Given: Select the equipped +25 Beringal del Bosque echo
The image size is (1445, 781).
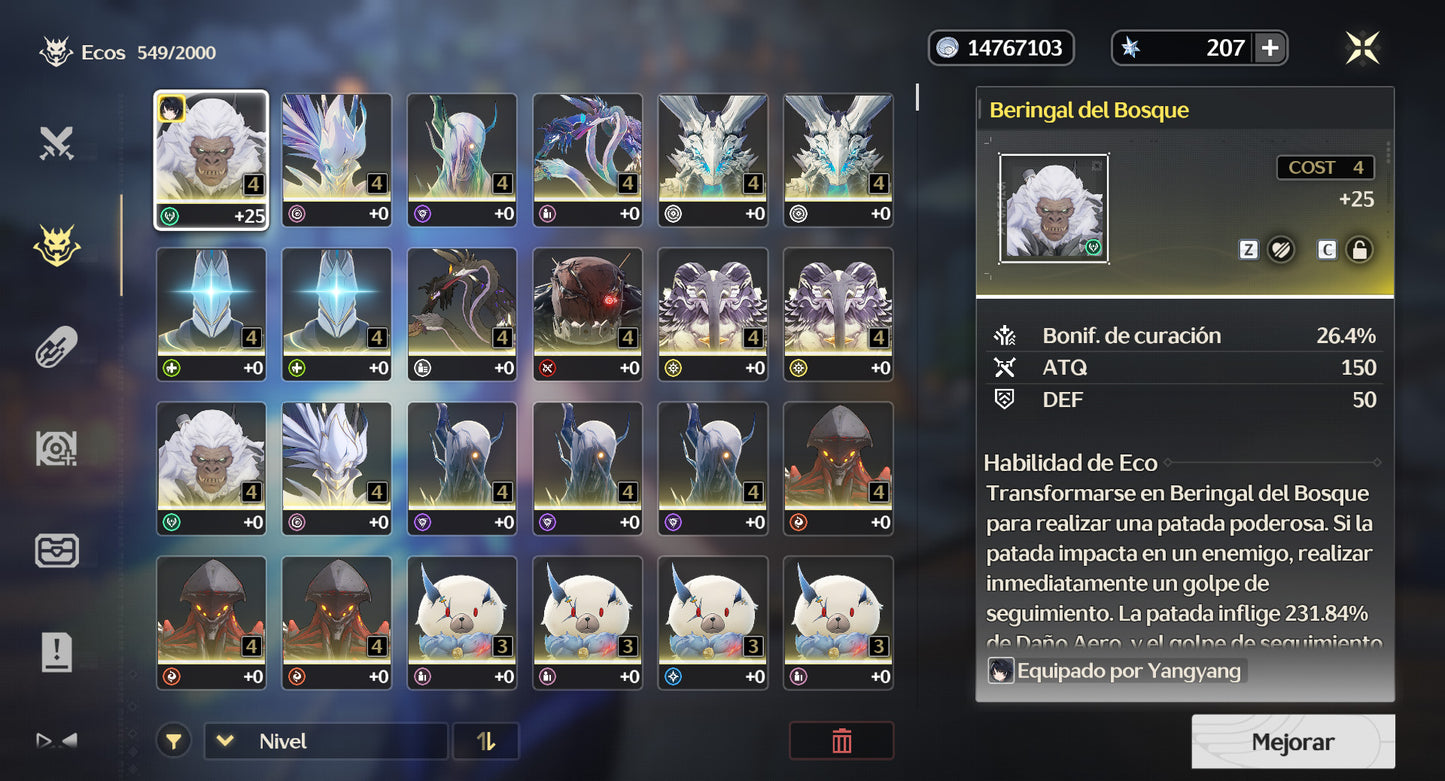Looking at the screenshot, I should (211, 160).
